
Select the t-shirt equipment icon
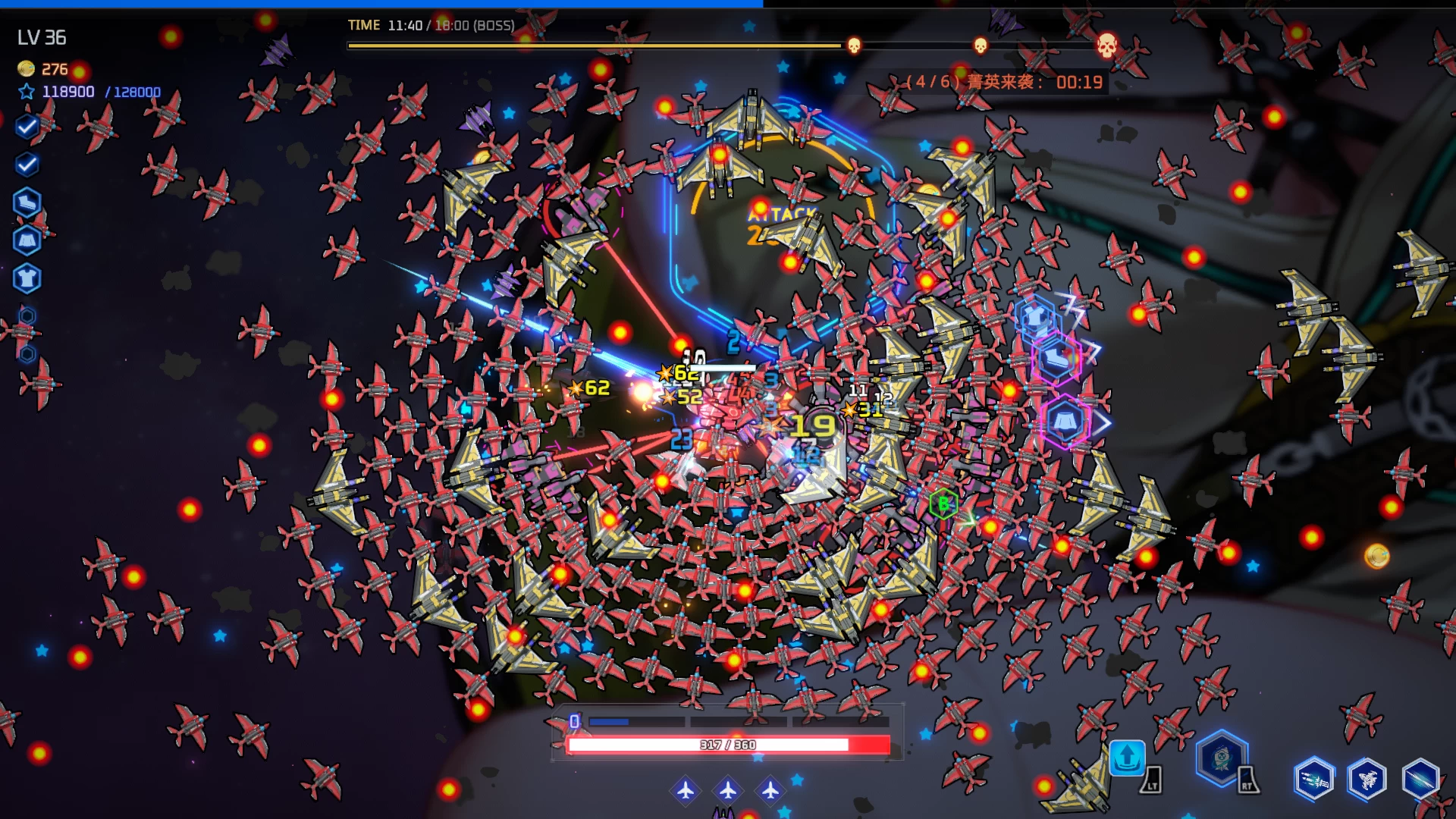[x=27, y=278]
